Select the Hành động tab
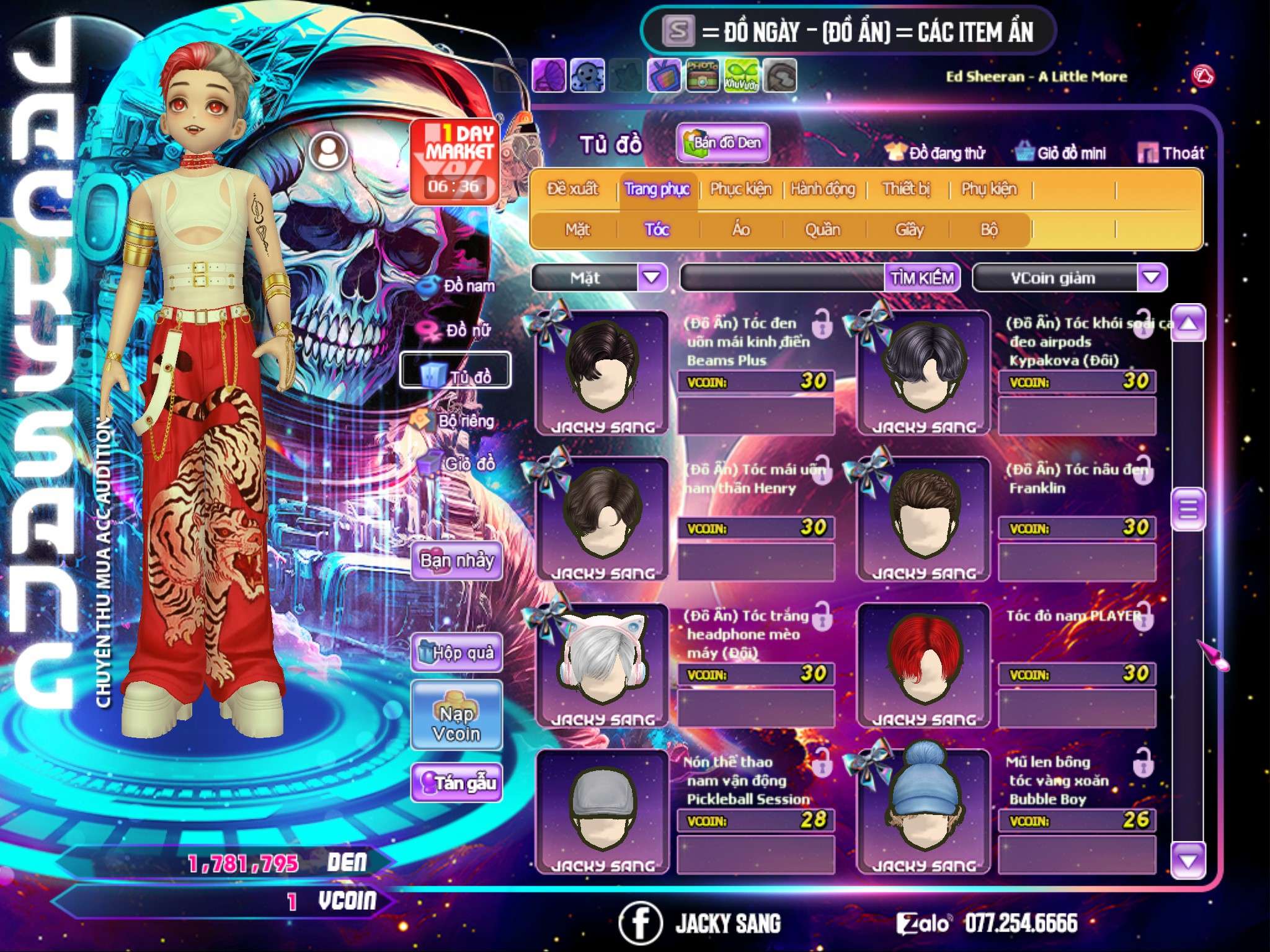 (x=822, y=189)
